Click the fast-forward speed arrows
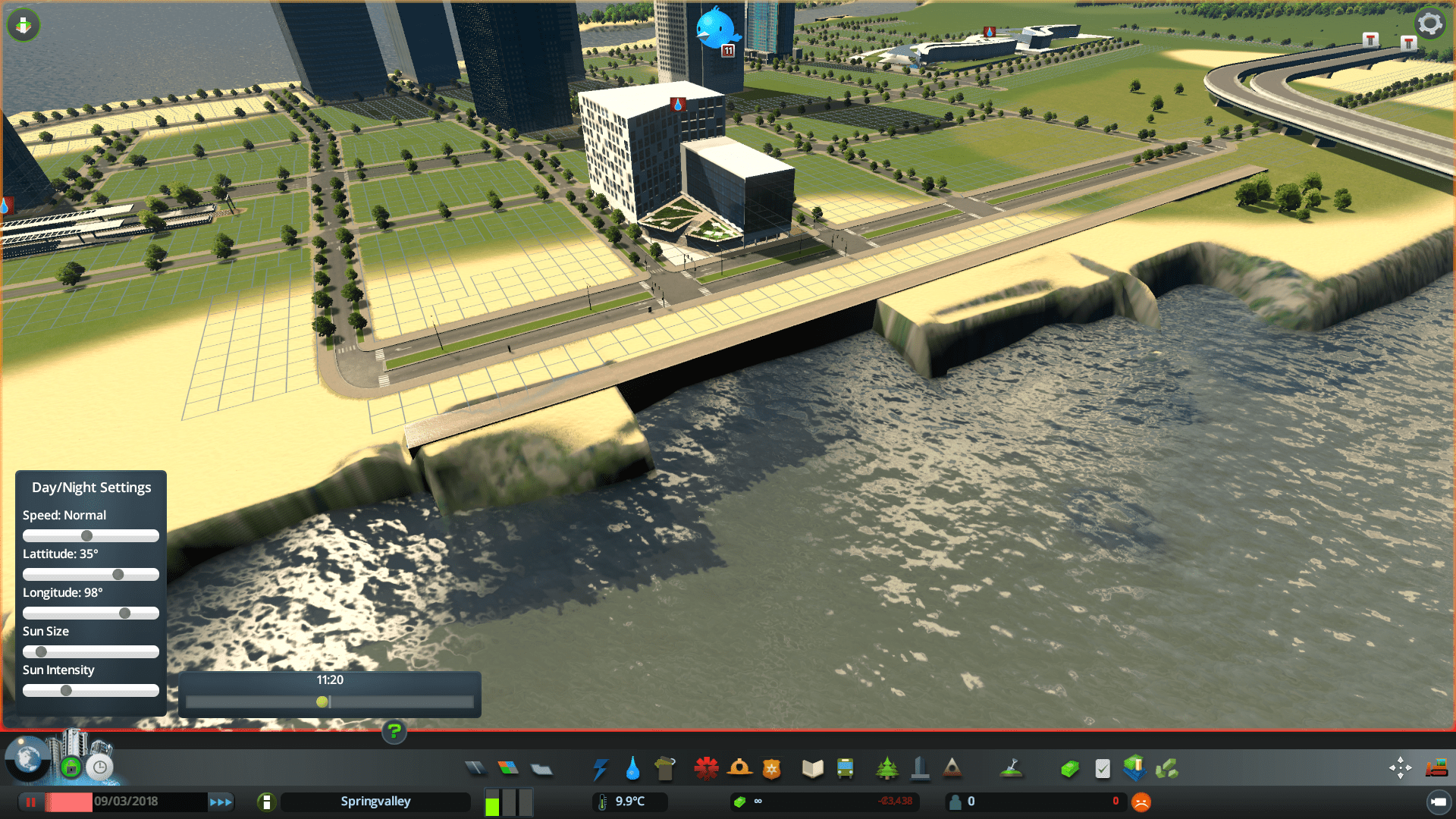The height and width of the screenshot is (819, 1456). (x=221, y=801)
